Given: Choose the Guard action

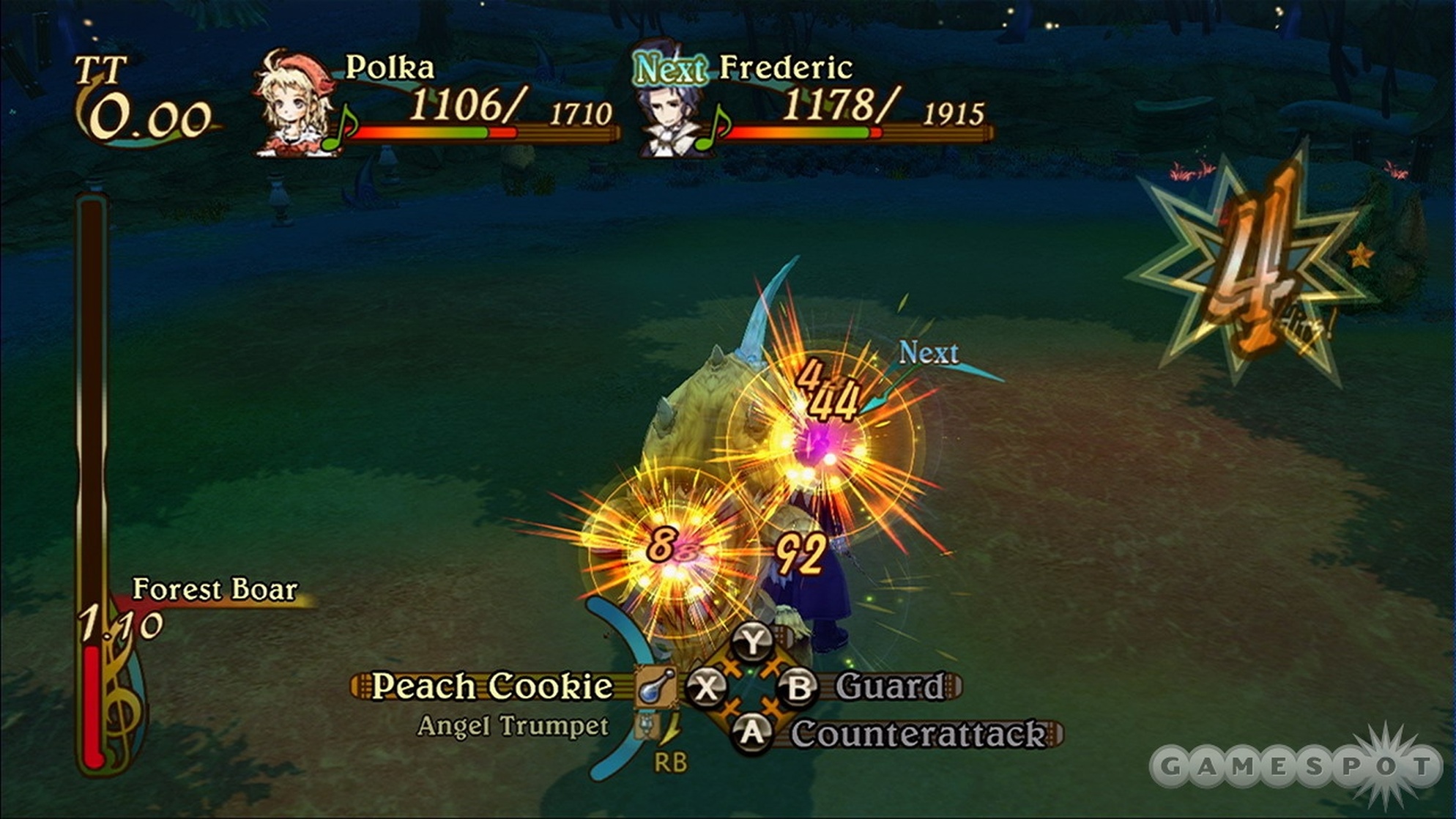Looking at the screenshot, I should 890,686.
